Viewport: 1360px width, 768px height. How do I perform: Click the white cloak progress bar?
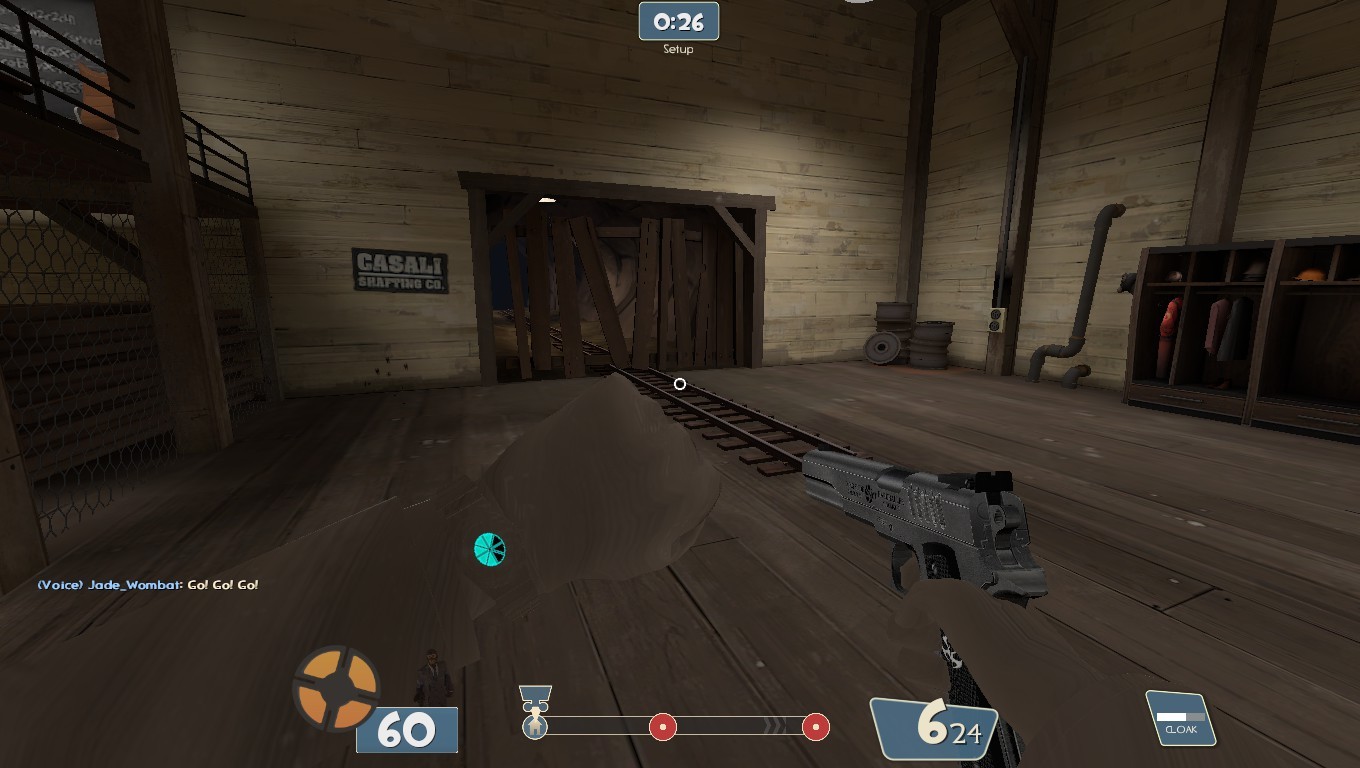[x=1172, y=715]
